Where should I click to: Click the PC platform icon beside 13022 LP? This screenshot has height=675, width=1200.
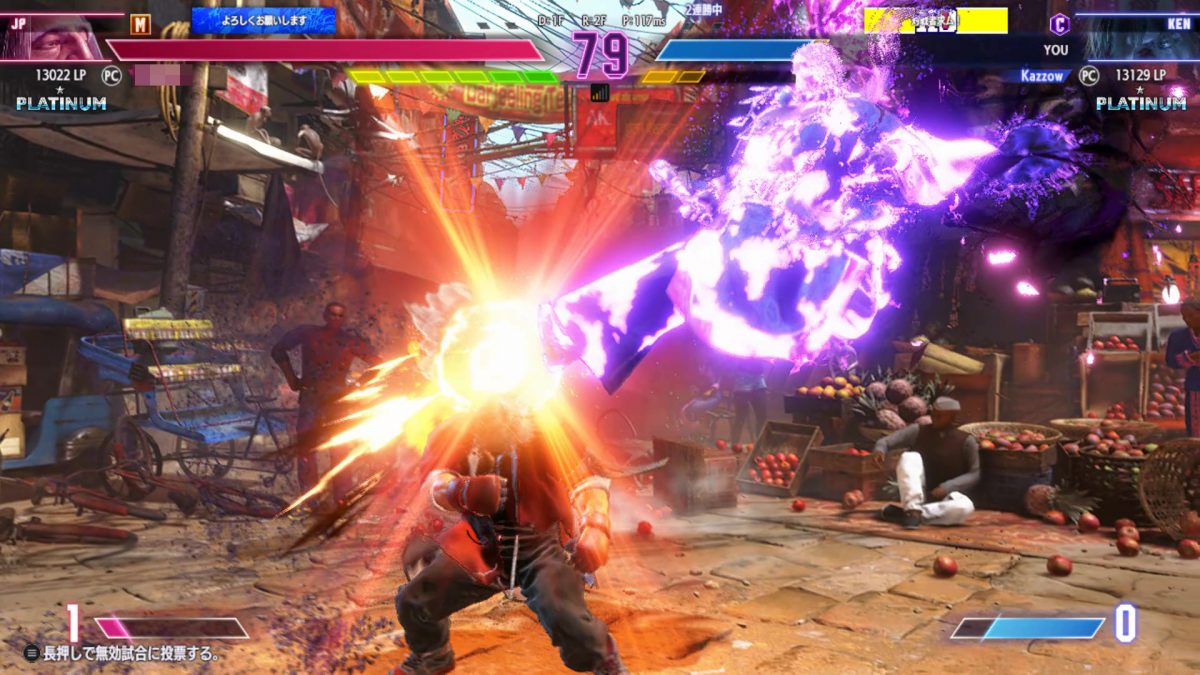pyautogui.click(x=111, y=75)
